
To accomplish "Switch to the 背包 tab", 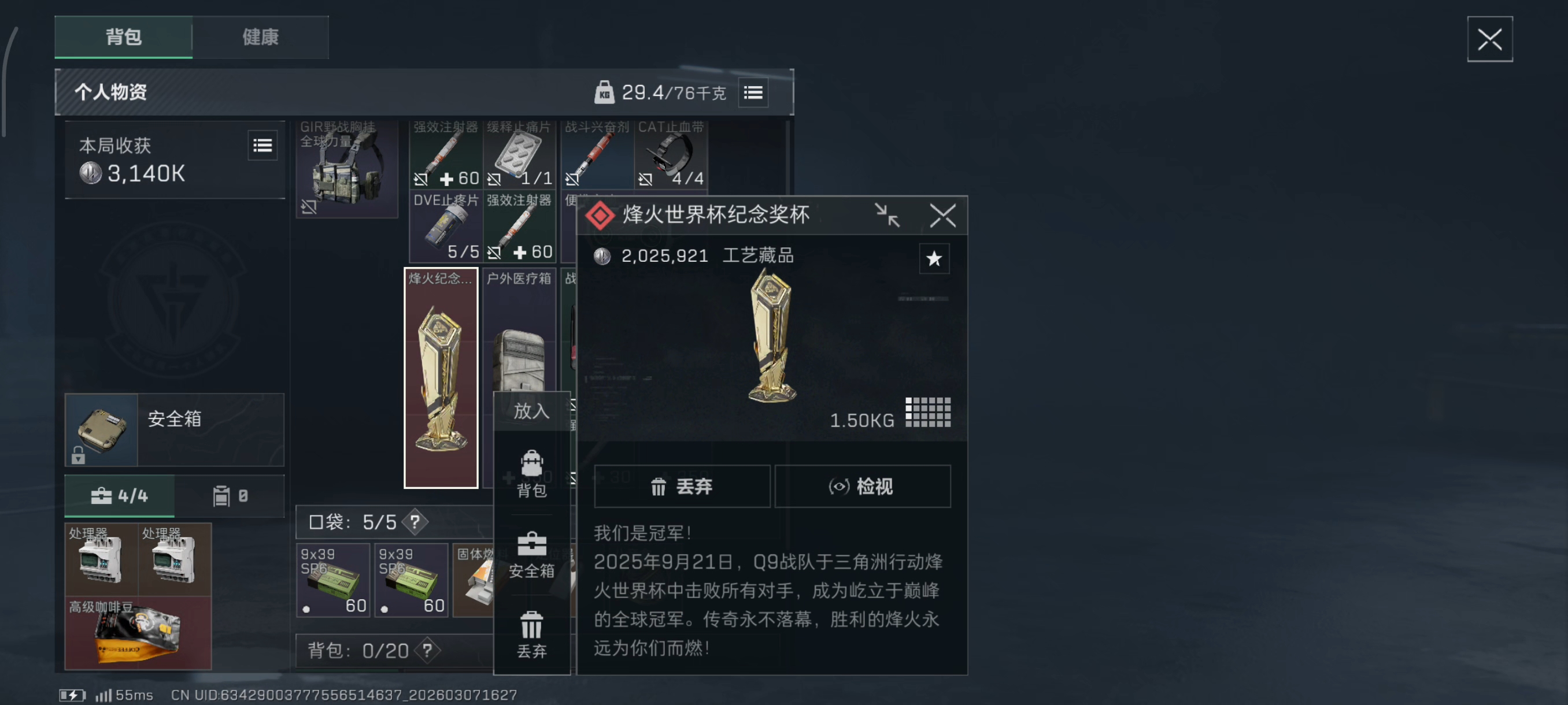I will (124, 37).
